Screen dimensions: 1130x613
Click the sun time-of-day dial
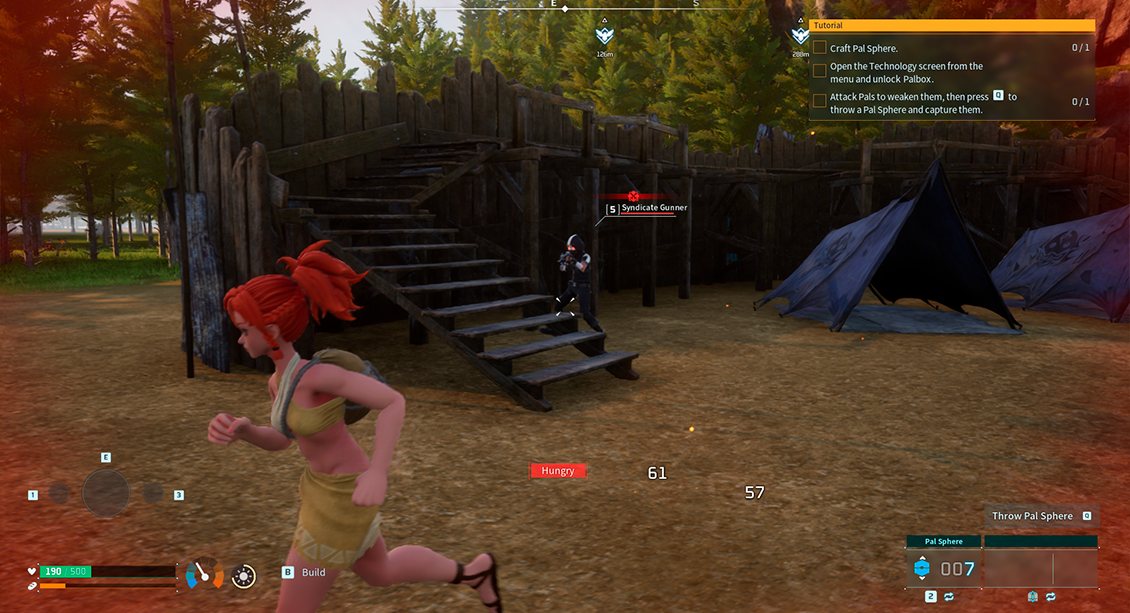(243, 576)
